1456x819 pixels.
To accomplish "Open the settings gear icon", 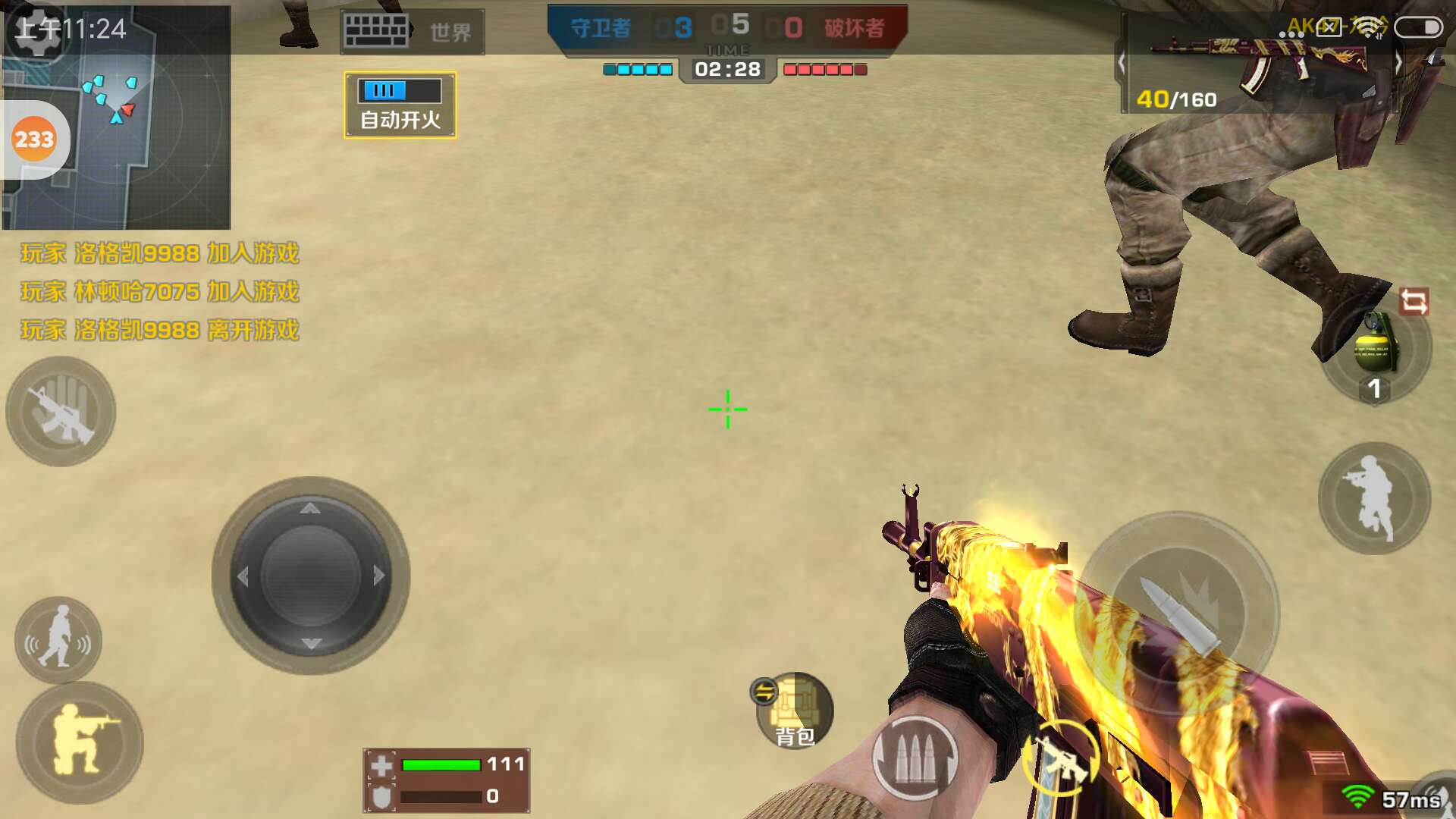I will click(36, 30).
